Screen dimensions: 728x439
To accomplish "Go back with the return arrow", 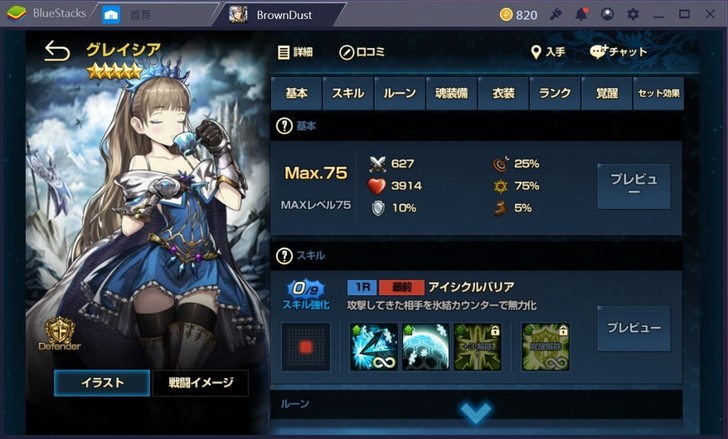I will (57, 52).
